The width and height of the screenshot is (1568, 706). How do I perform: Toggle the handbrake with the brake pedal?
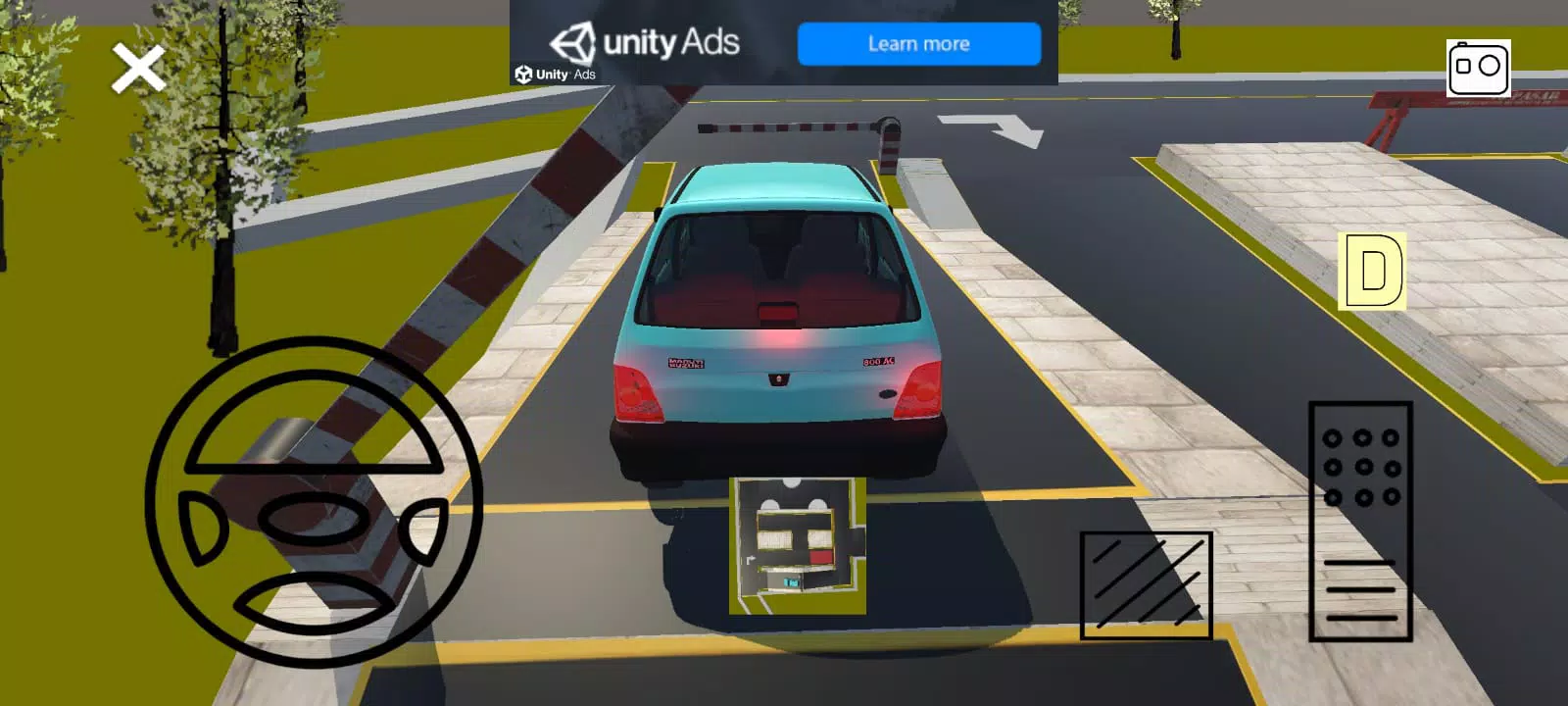[x=1147, y=583]
